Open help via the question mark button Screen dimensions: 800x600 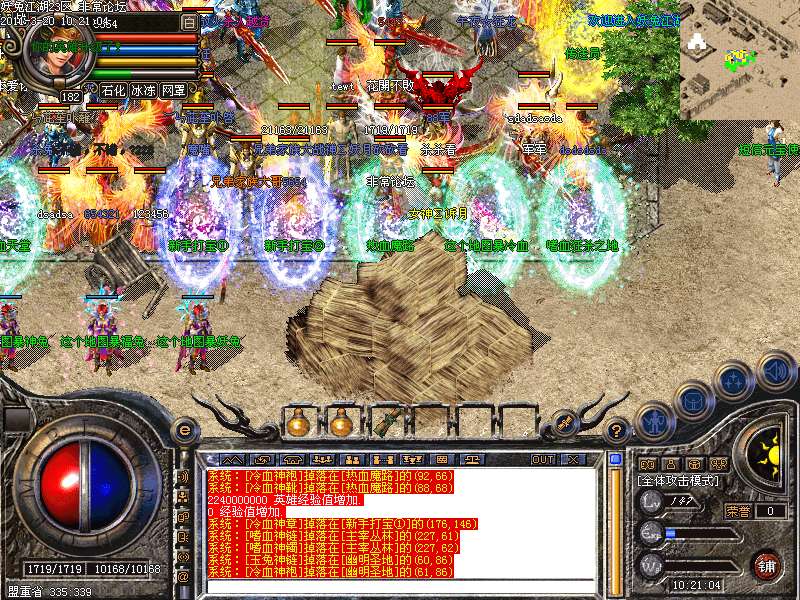pos(617,431)
